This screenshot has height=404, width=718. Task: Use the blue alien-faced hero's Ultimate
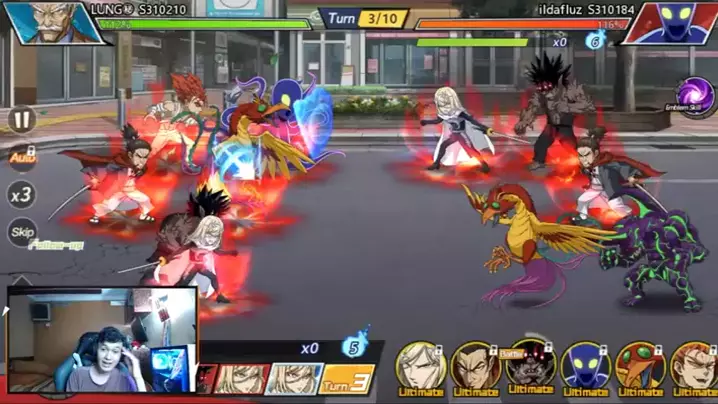pyautogui.click(x=585, y=367)
